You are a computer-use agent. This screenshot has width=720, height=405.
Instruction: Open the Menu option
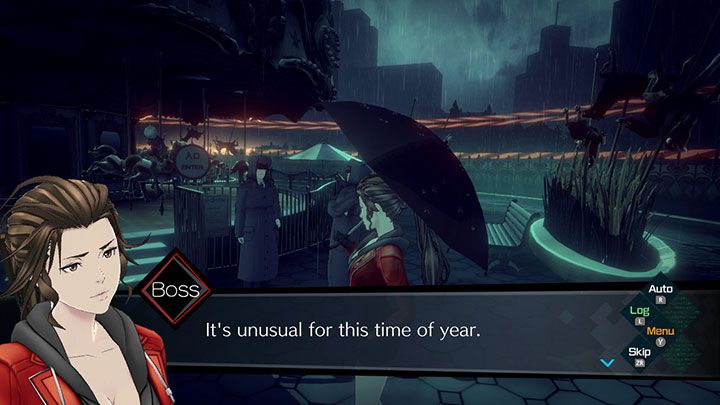660,331
